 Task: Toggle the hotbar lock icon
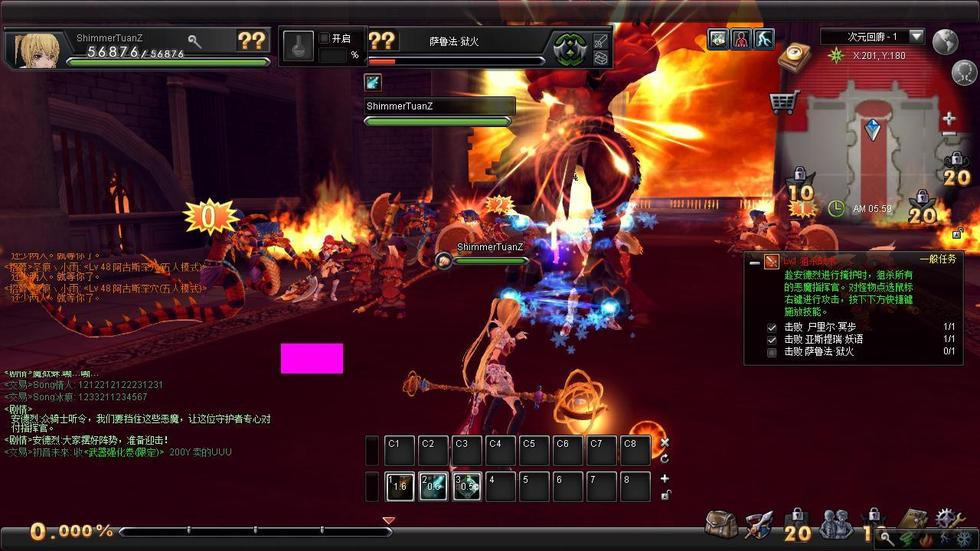coord(665,494)
